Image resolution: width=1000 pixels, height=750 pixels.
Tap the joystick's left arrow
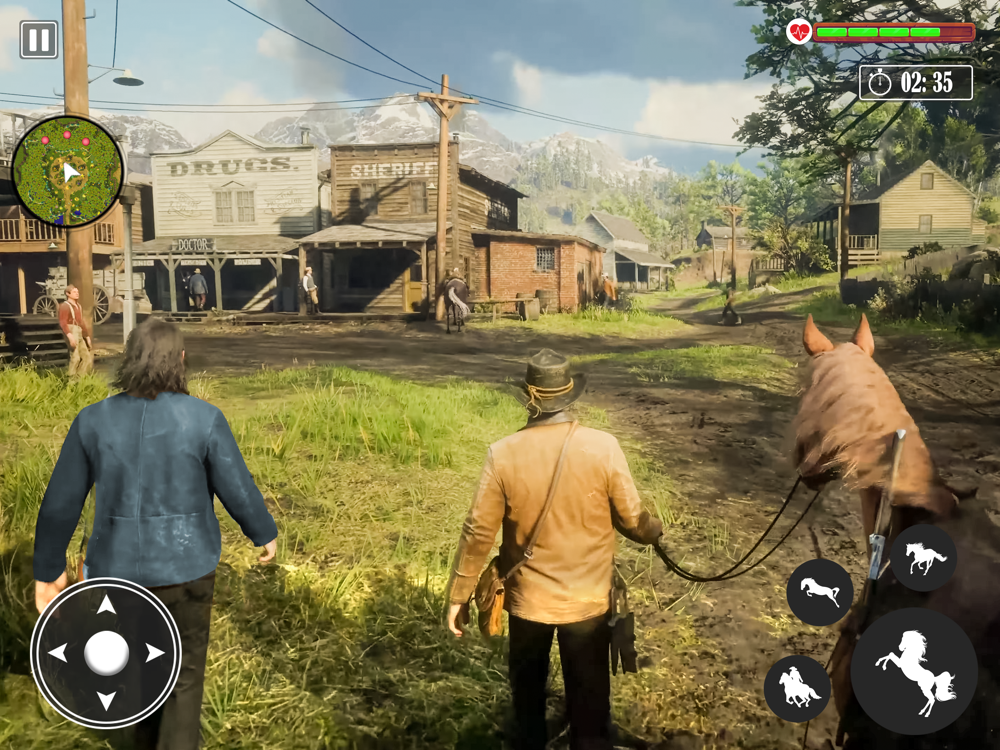pyautogui.click(x=58, y=653)
